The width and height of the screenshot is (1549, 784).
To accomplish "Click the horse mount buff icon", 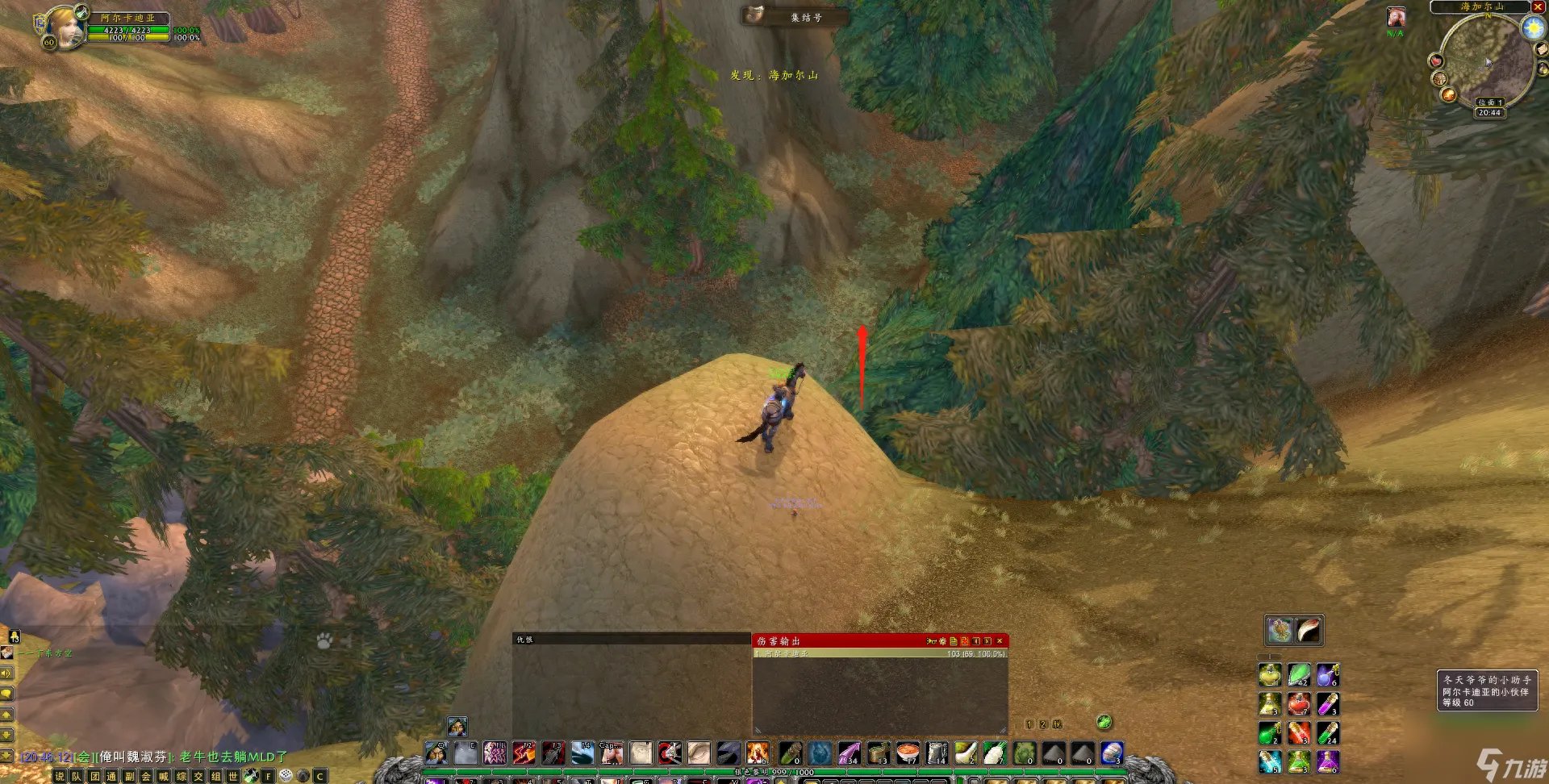I will click(1396, 18).
